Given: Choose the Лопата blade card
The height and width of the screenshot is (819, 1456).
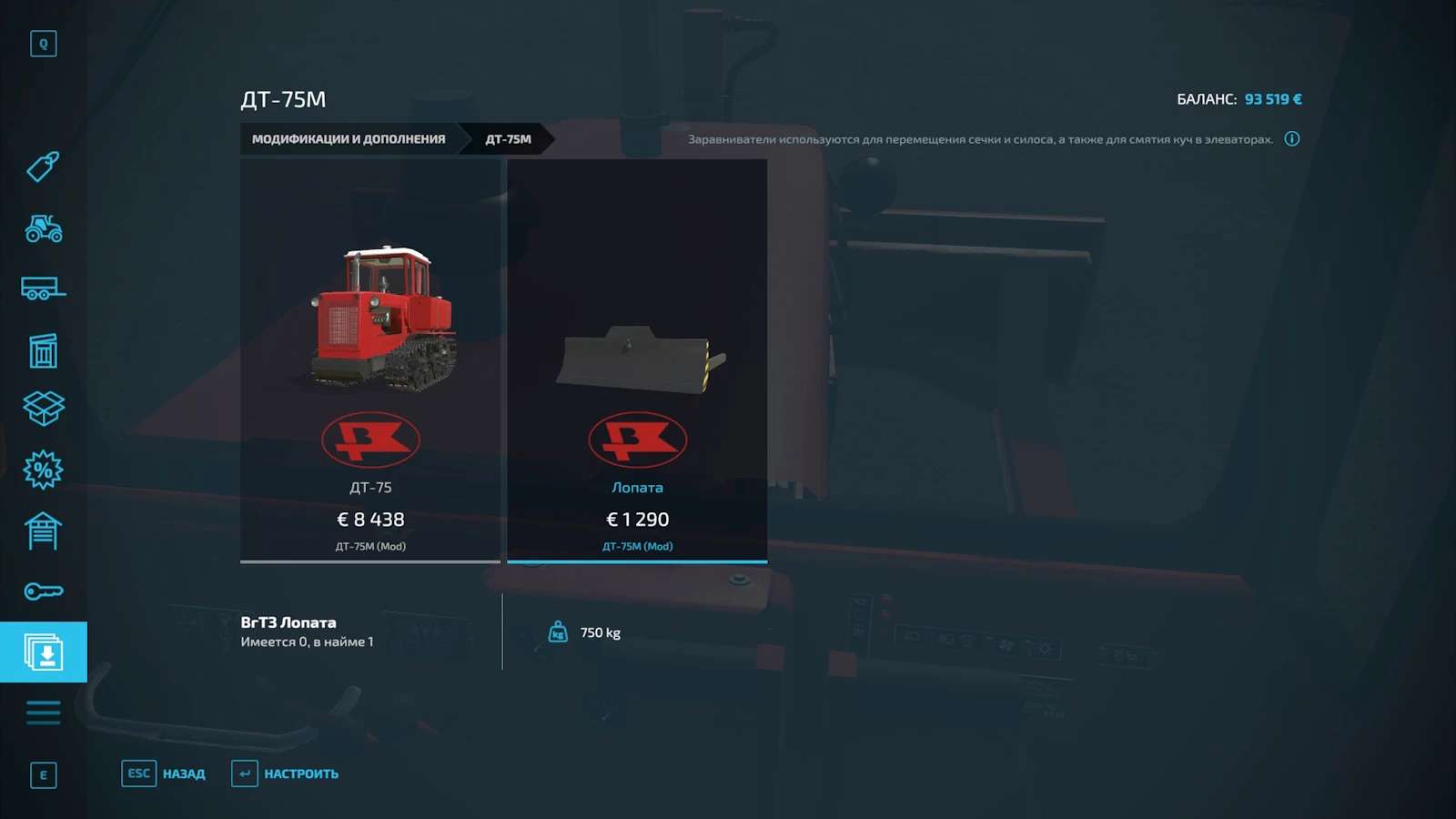Looking at the screenshot, I should [637, 360].
